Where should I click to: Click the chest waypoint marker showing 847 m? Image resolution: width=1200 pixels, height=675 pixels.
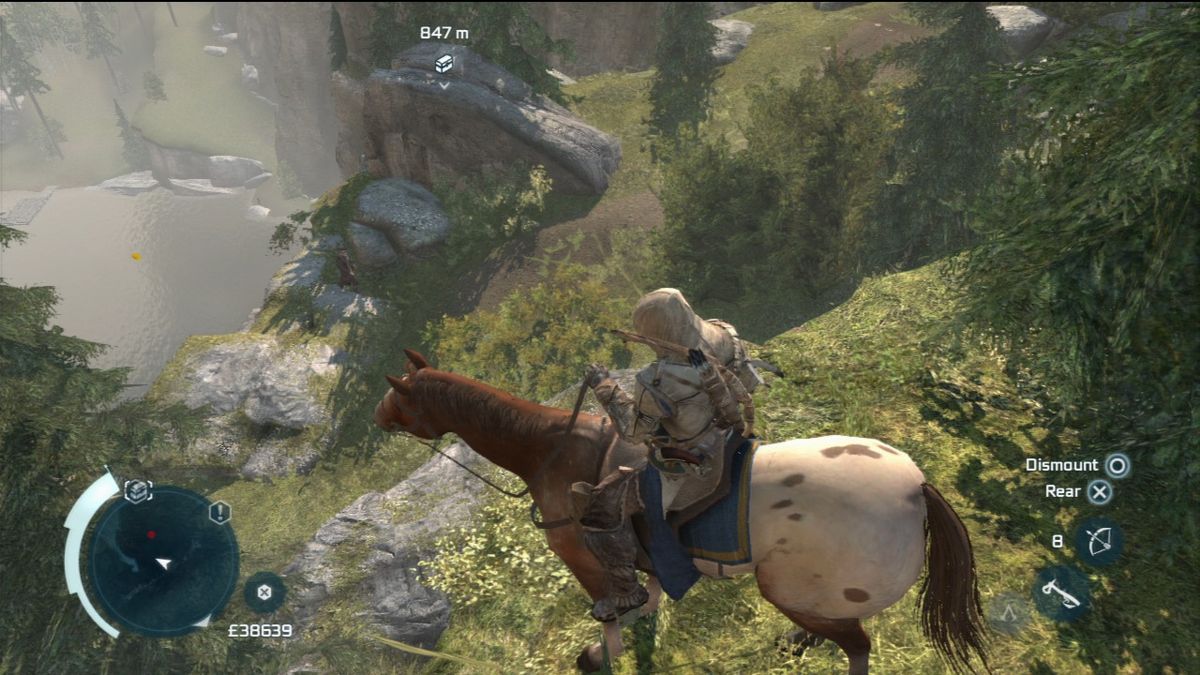point(444,63)
